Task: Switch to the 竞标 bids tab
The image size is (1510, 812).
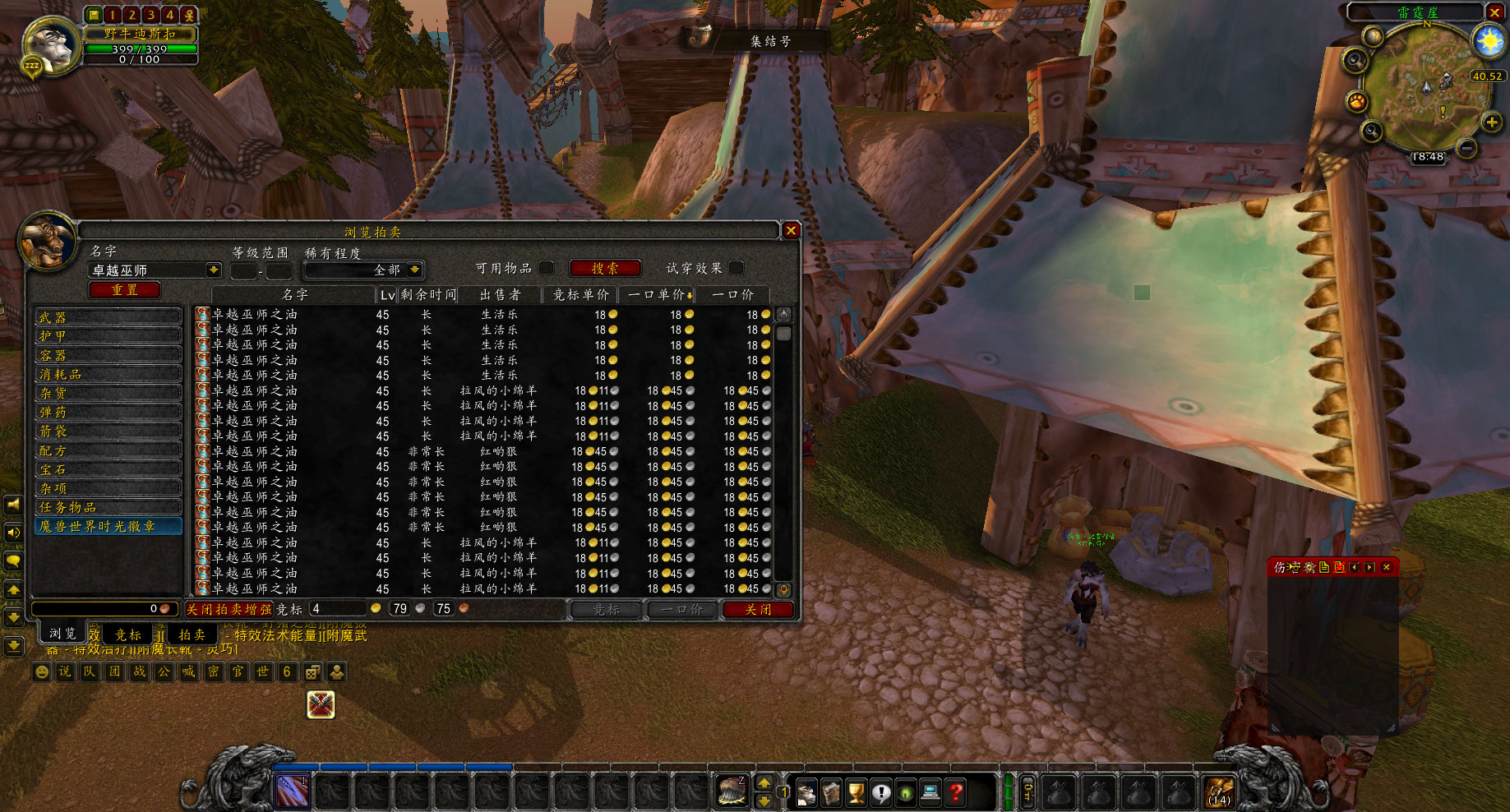Action: (x=128, y=634)
